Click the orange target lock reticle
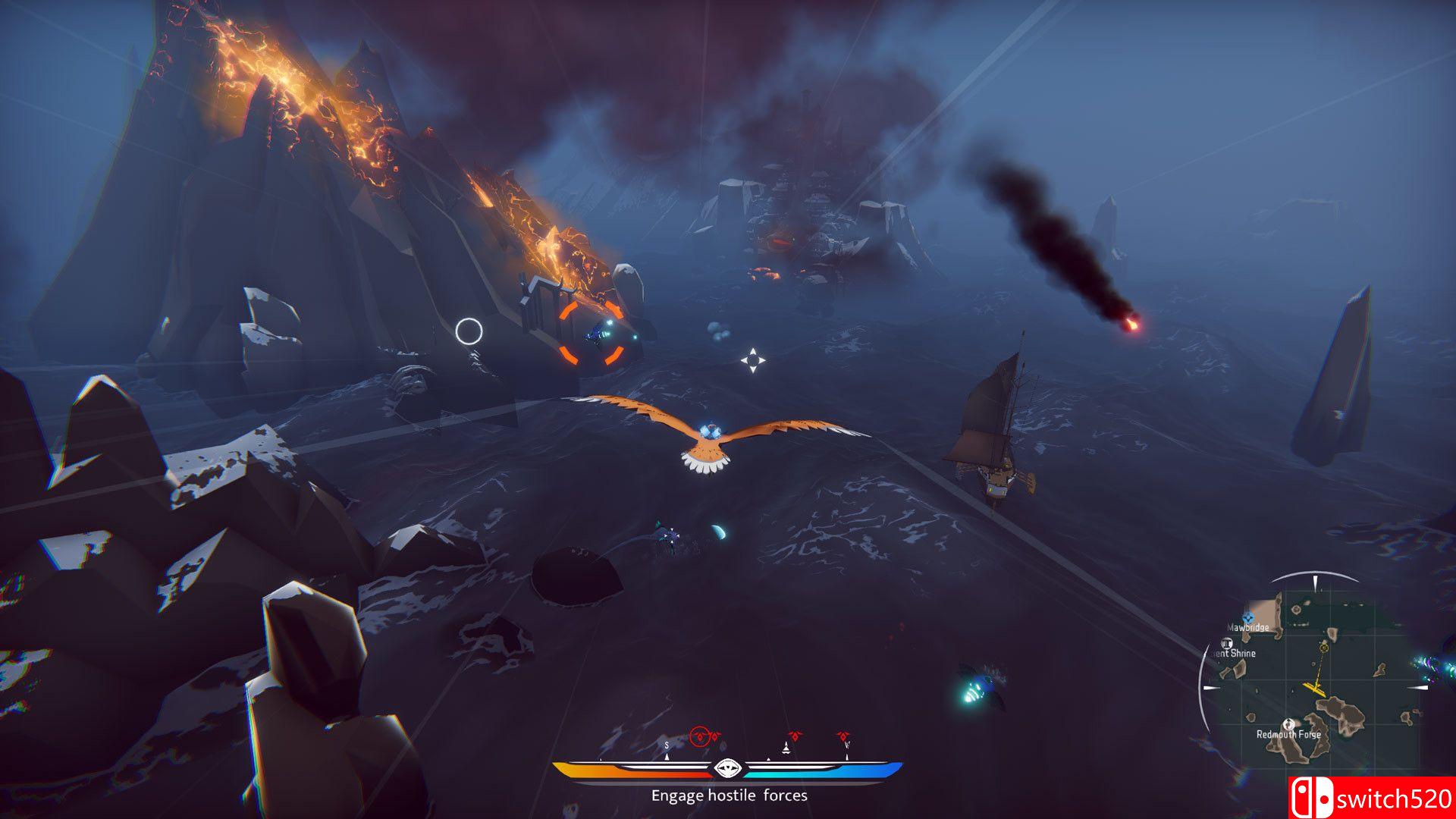The width and height of the screenshot is (1456, 819). [x=592, y=333]
